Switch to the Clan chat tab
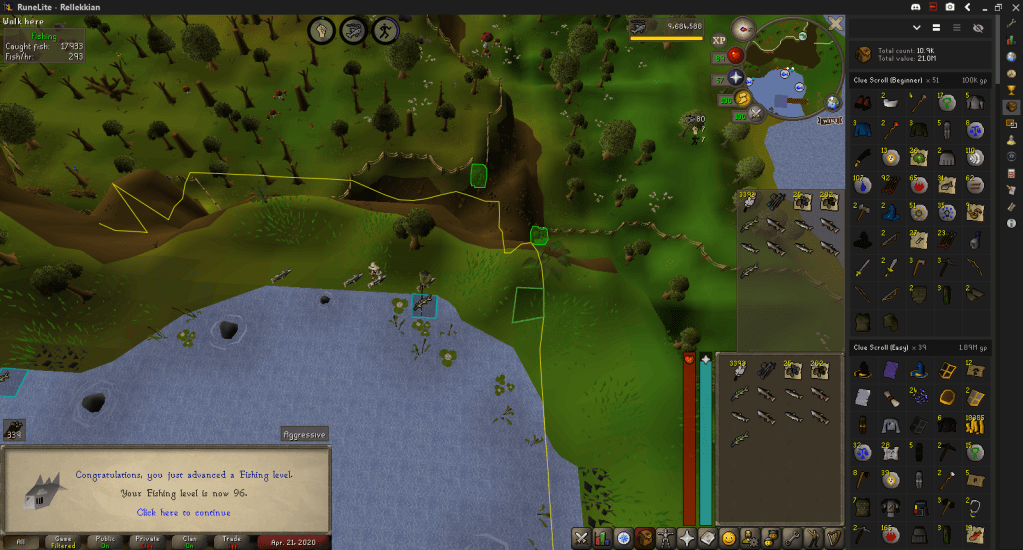Screen dimensions: 1023x550 coord(189,541)
